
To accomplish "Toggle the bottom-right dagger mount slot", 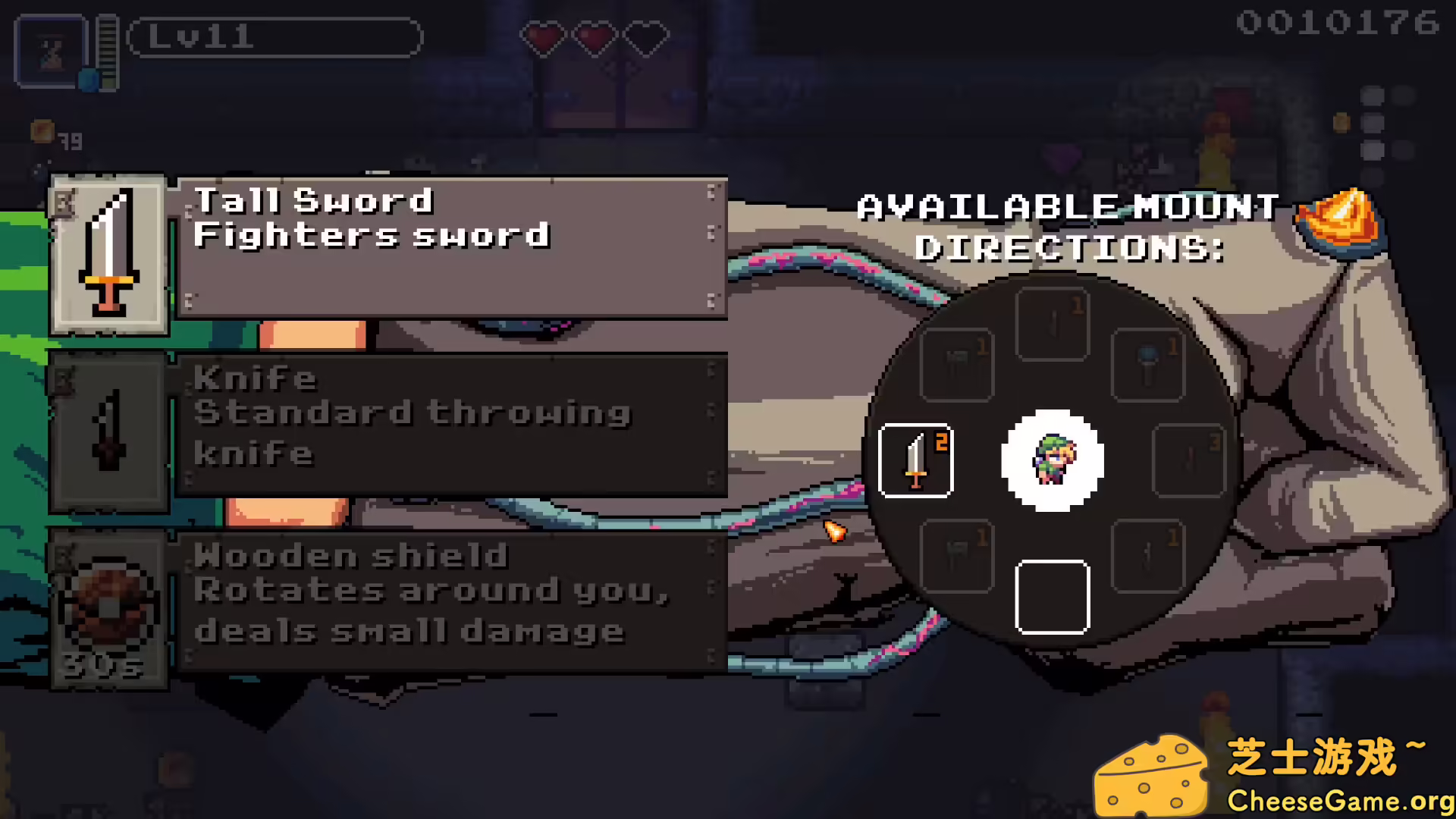I will point(1147,557).
